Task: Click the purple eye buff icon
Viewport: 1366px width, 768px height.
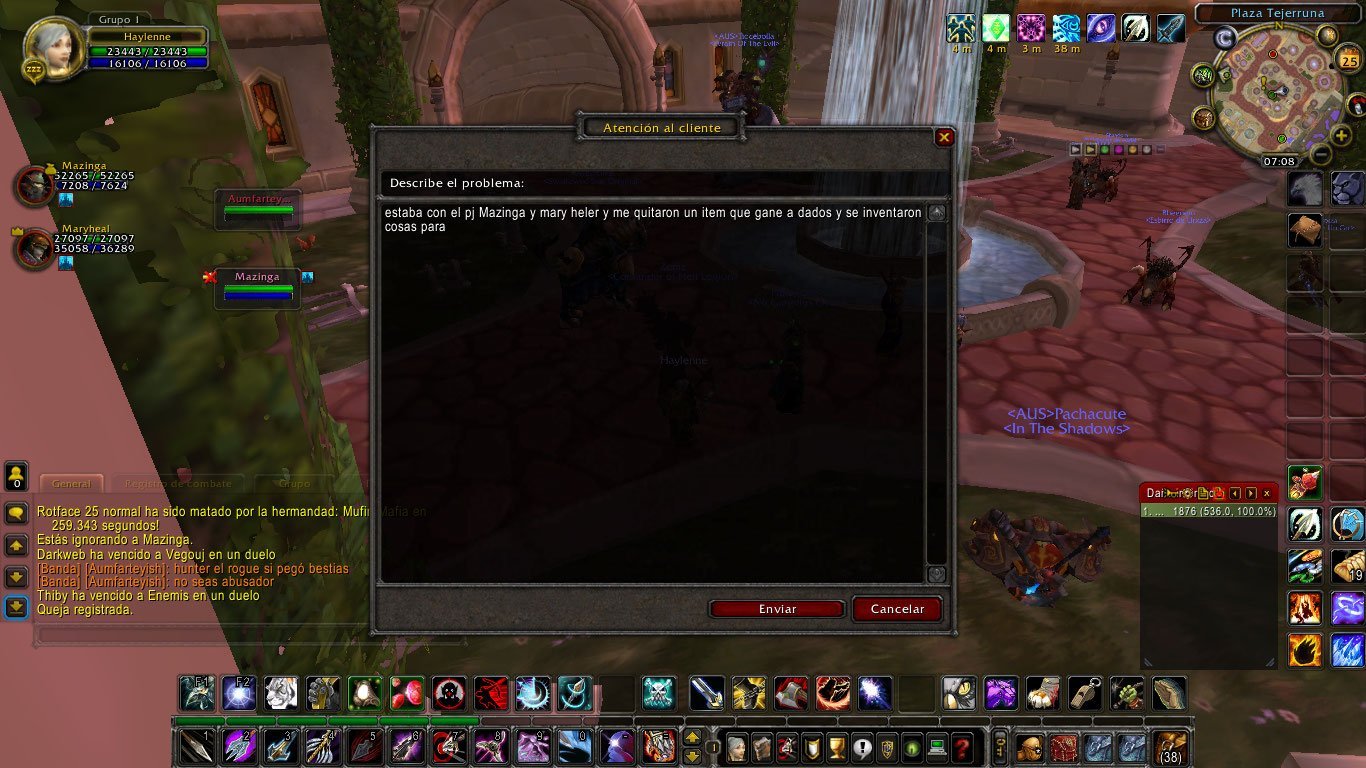Action: point(1100,28)
